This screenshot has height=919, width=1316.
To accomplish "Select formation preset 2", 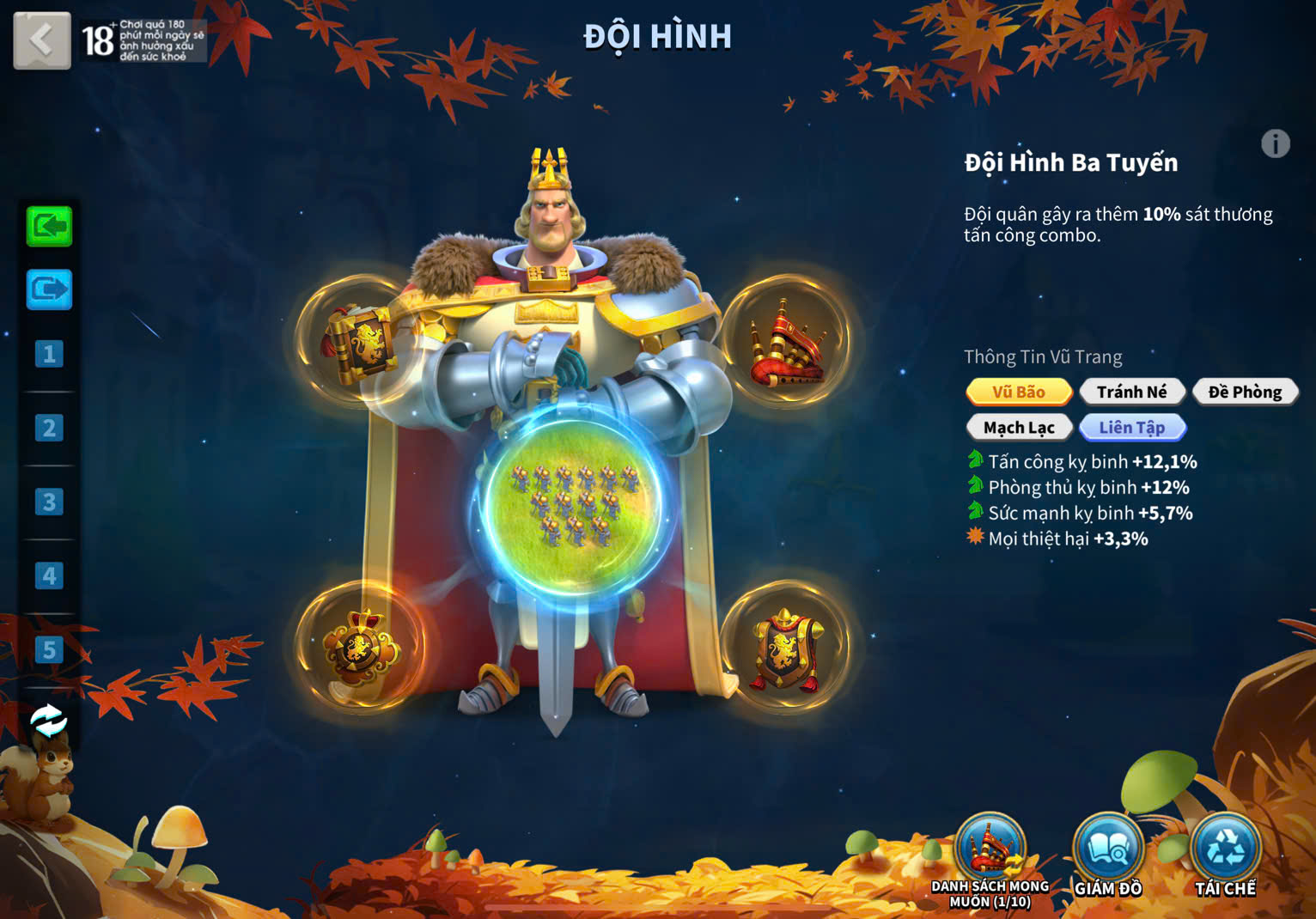I will click(x=49, y=428).
